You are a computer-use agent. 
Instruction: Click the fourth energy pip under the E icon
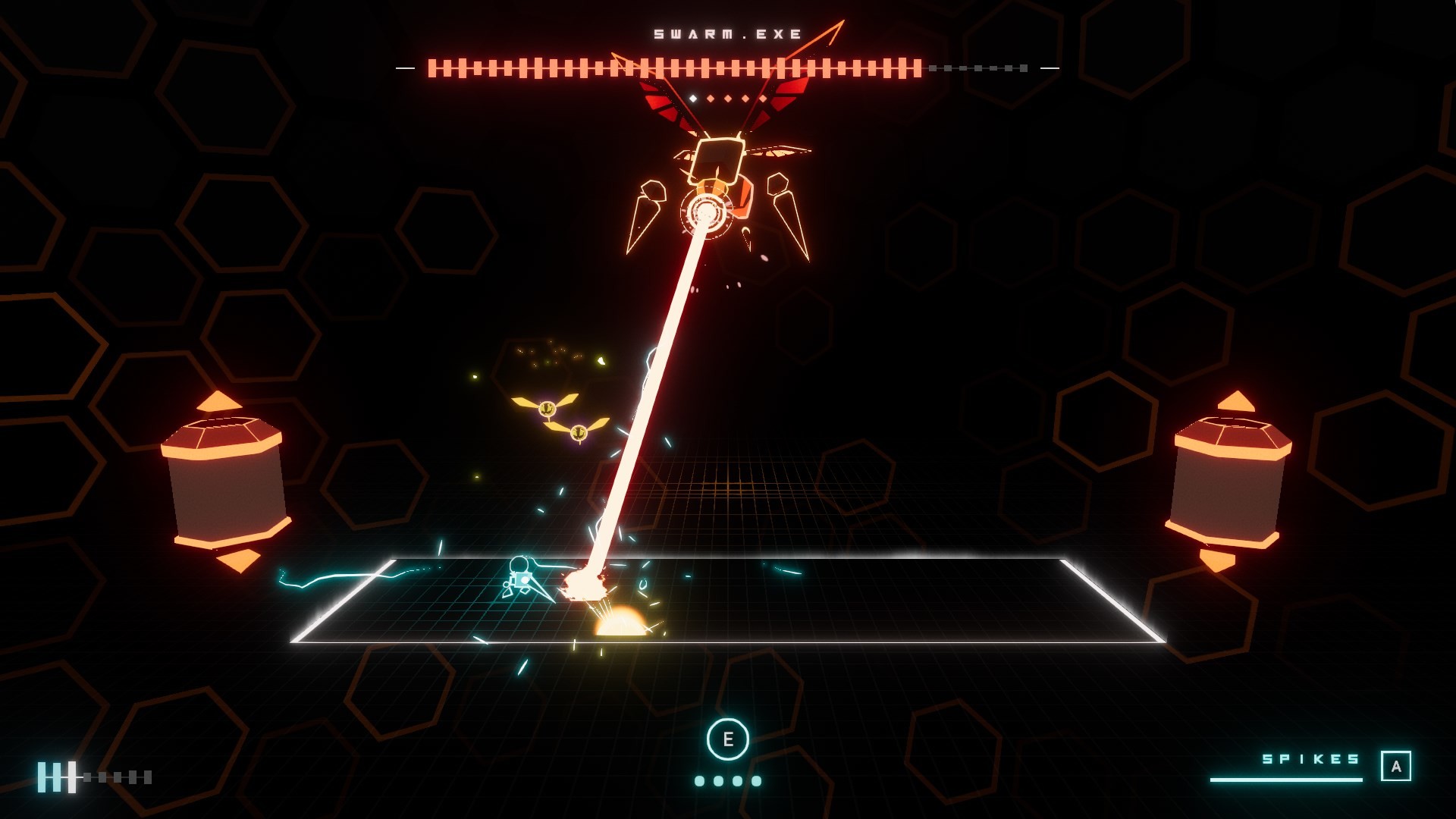757,781
